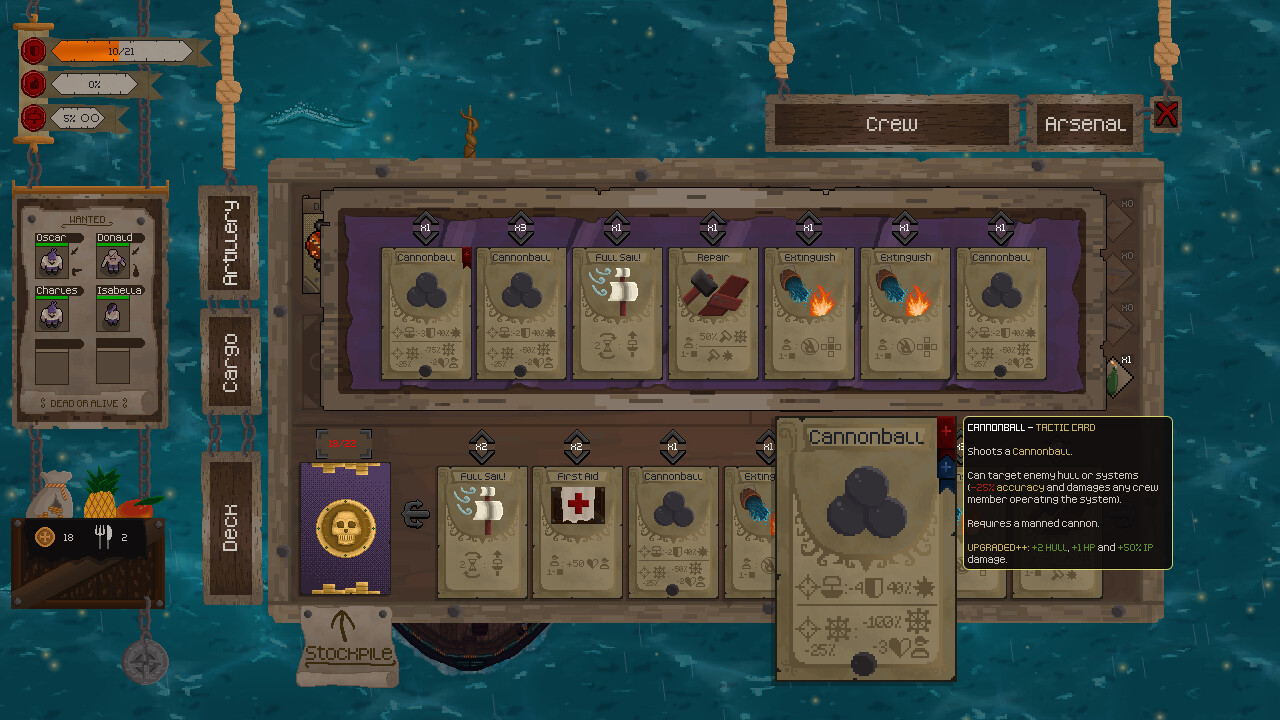Click the x3 diamond counter above Cannonball
The width and height of the screenshot is (1280, 720).
pyautogui.click(x=521, y=228)
